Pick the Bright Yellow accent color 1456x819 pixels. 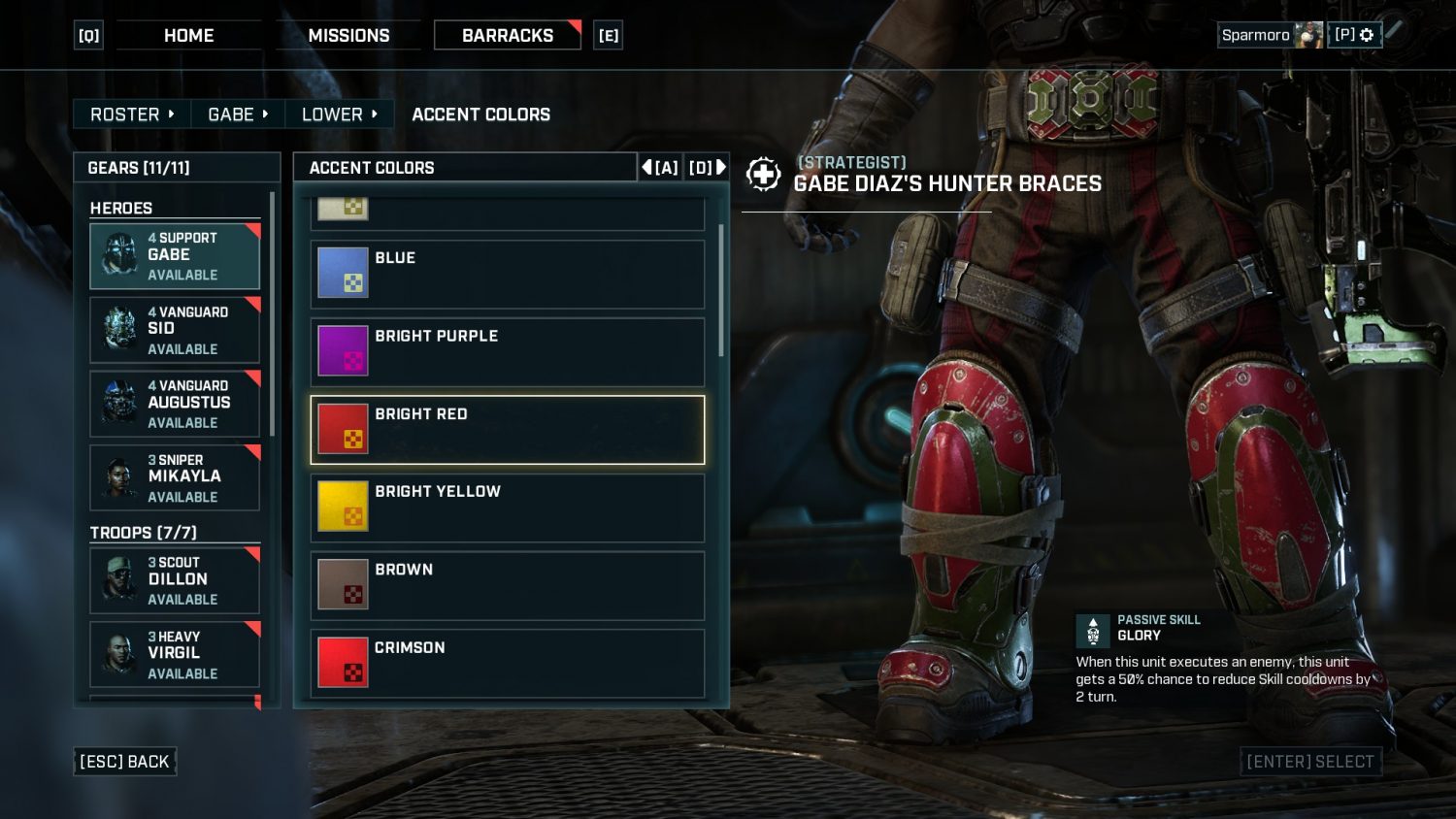tap(507, 508)
